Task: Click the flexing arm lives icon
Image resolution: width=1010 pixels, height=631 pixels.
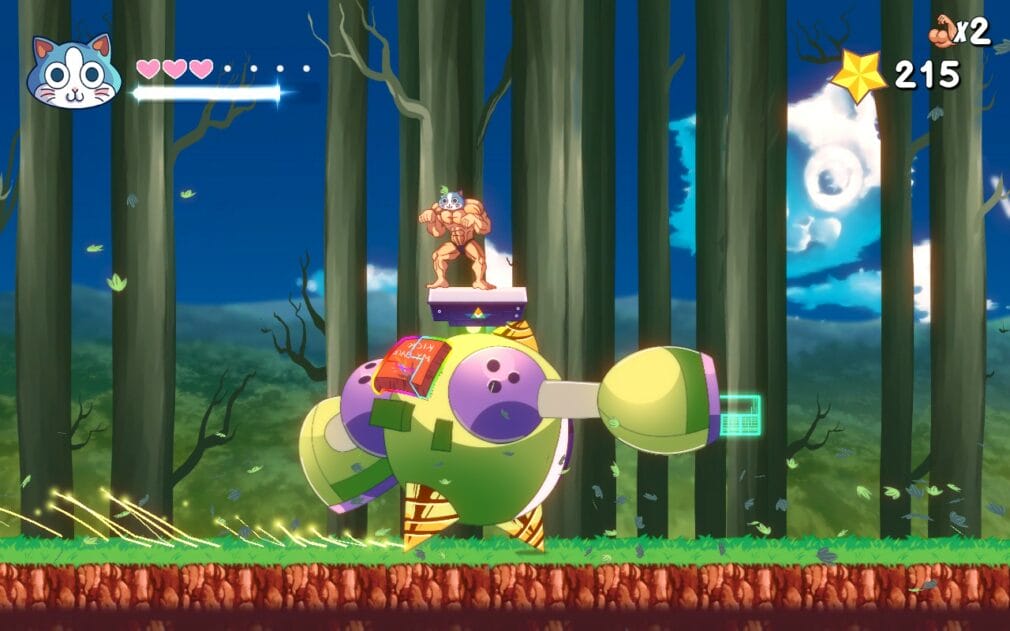Action: [x=941, y=31]
